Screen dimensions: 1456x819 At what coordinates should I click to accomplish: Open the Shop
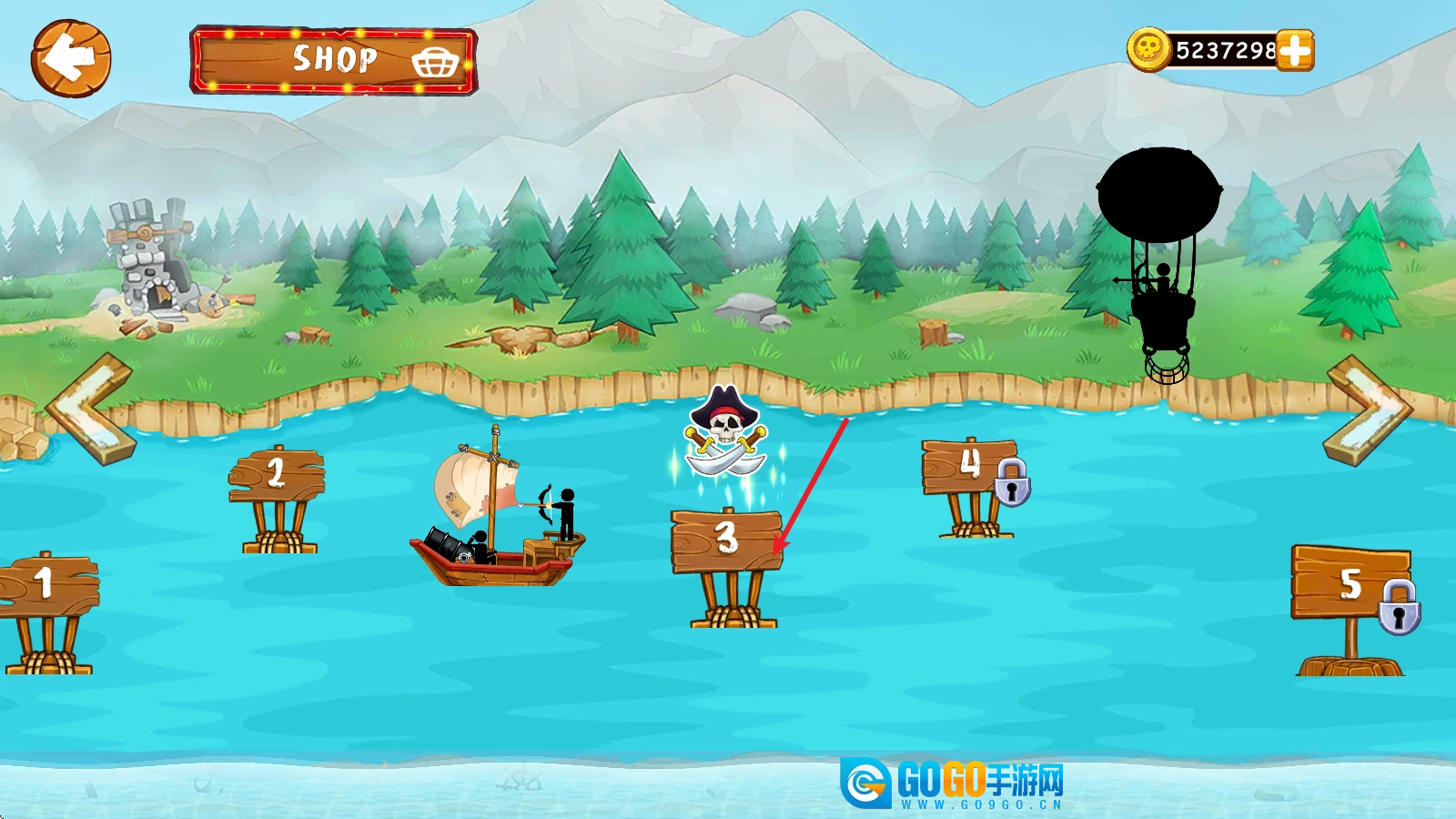(333, 60)
